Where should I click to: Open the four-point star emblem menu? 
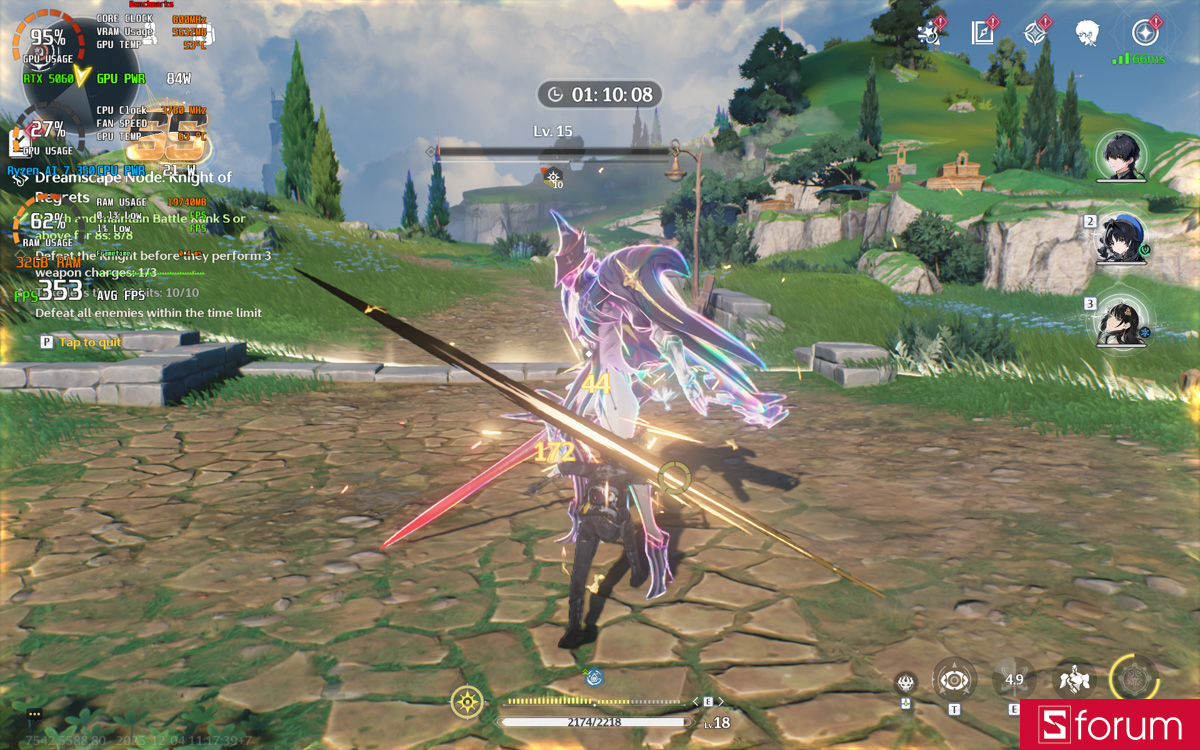coord(1035,32)
